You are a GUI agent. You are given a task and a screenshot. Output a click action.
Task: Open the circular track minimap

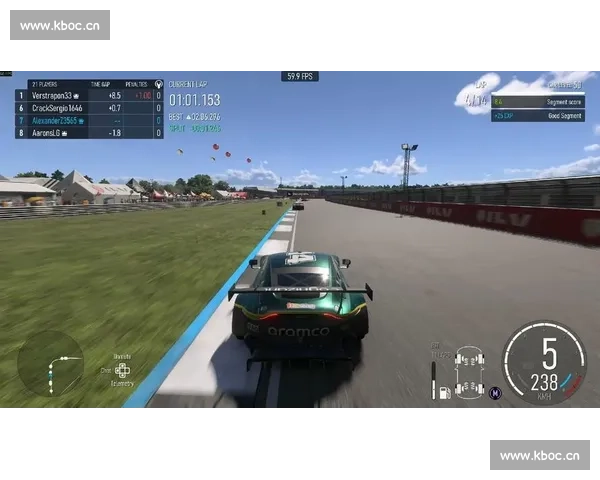pos(51,363)
